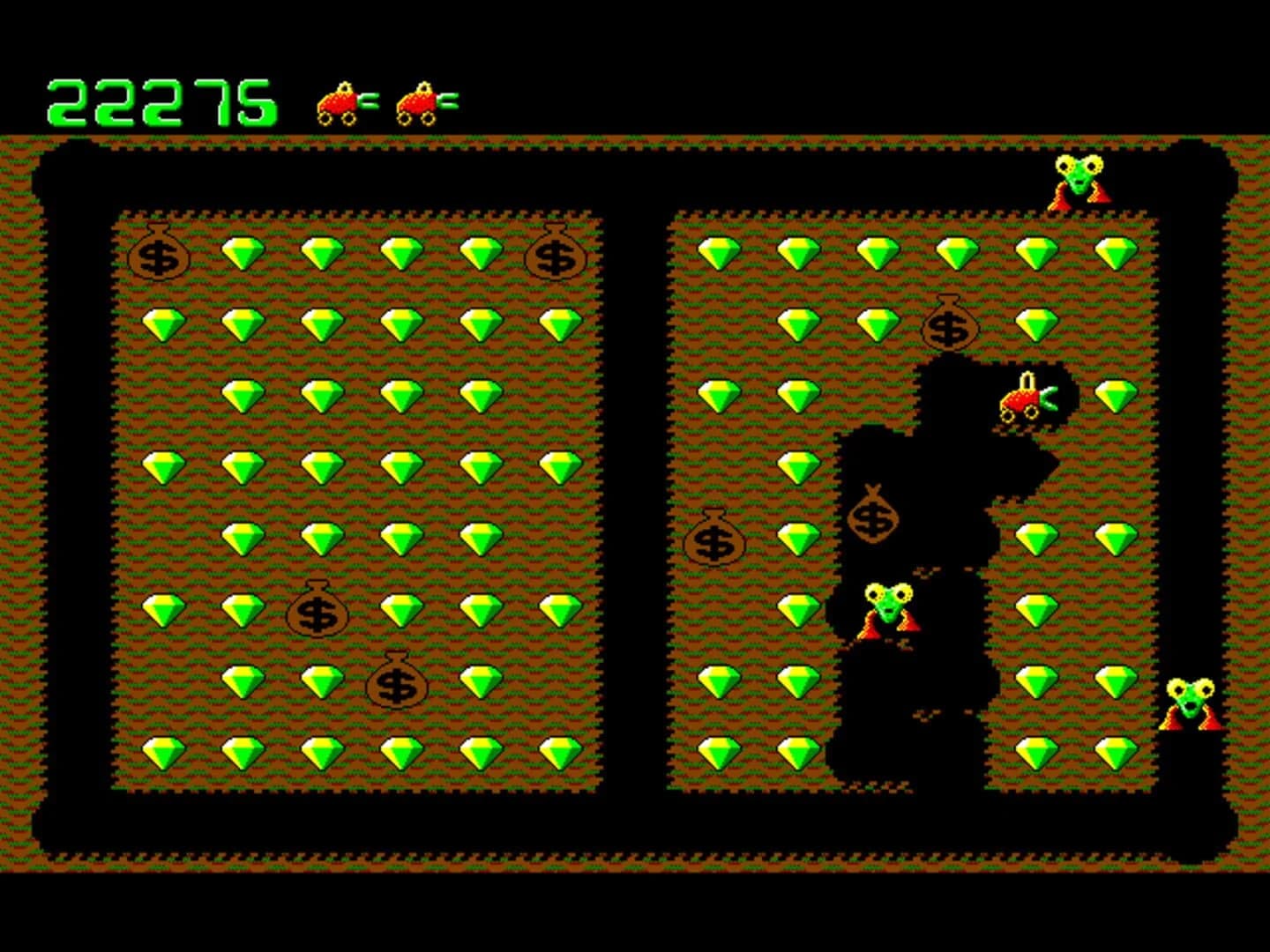The width and height of the screenshot is (1270, 952).
Task: Click the money bag hanging above the cavern
Action: coord(949,328)
